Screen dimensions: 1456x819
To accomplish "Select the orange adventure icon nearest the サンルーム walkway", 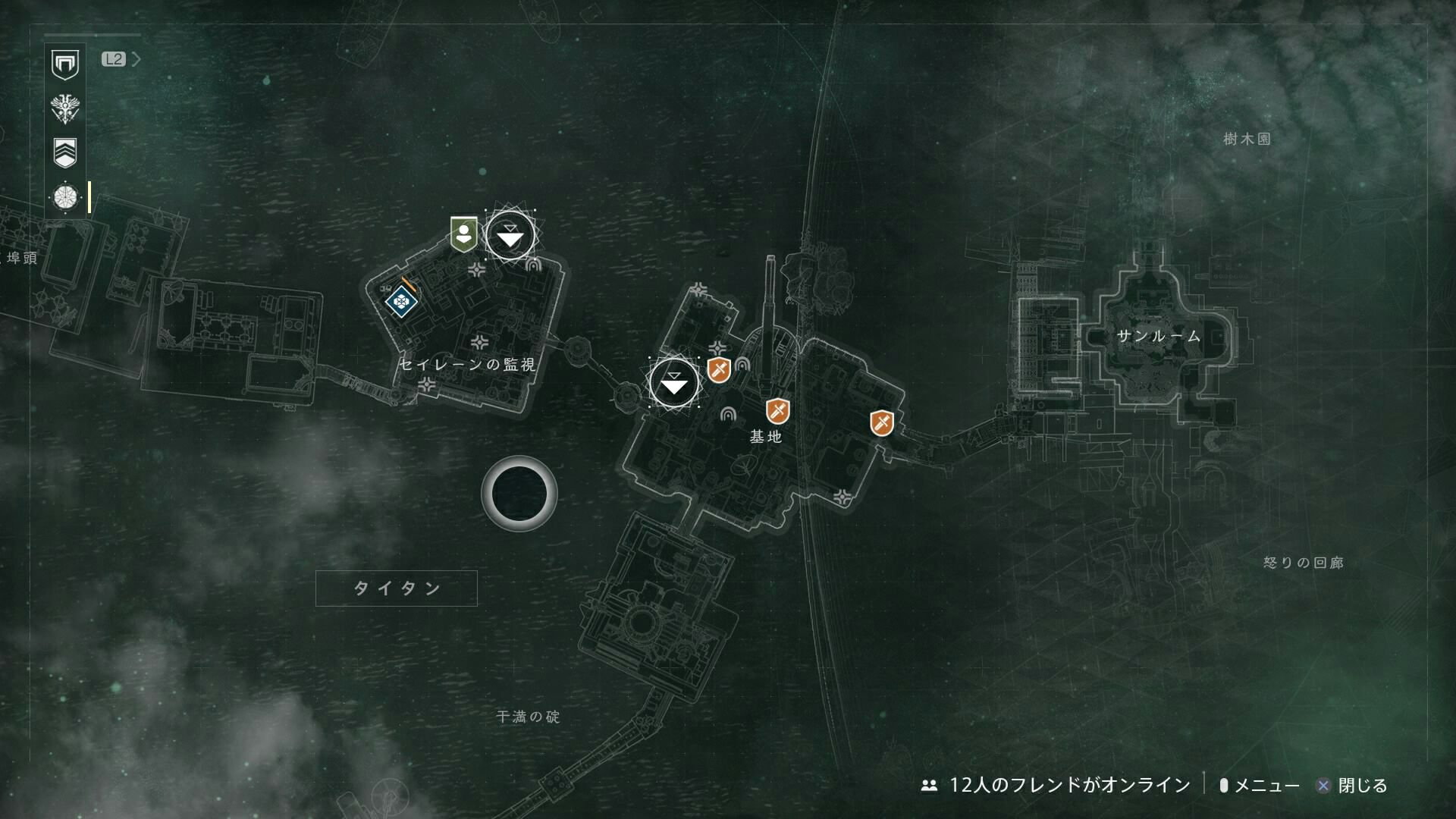I will [880, 423].
